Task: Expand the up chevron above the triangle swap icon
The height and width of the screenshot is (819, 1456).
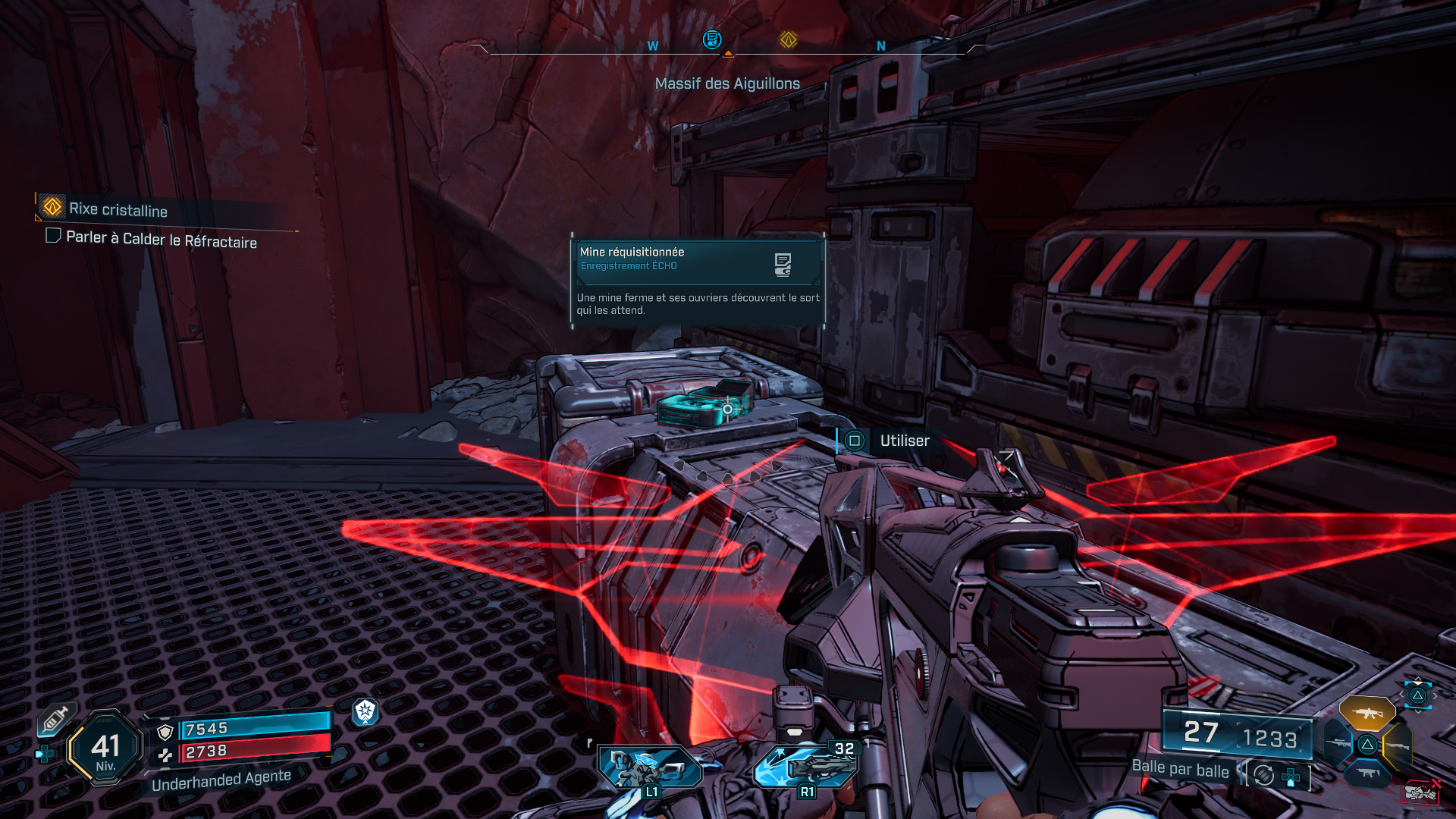Action: 1418,679
